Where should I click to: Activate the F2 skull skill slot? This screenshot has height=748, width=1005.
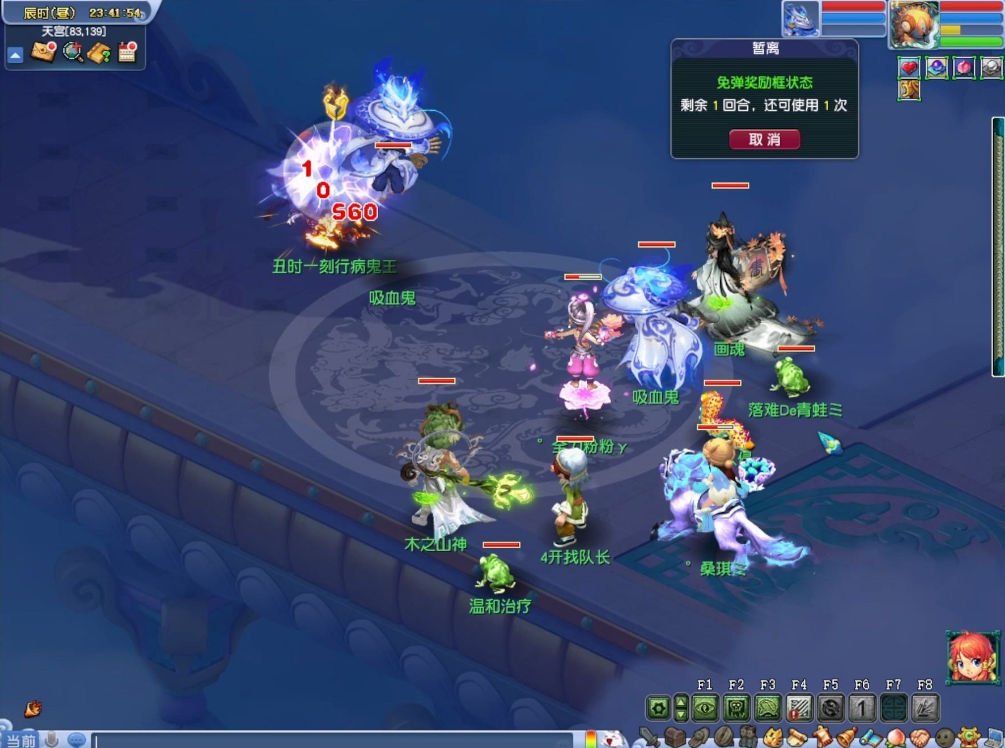(736, 708)
